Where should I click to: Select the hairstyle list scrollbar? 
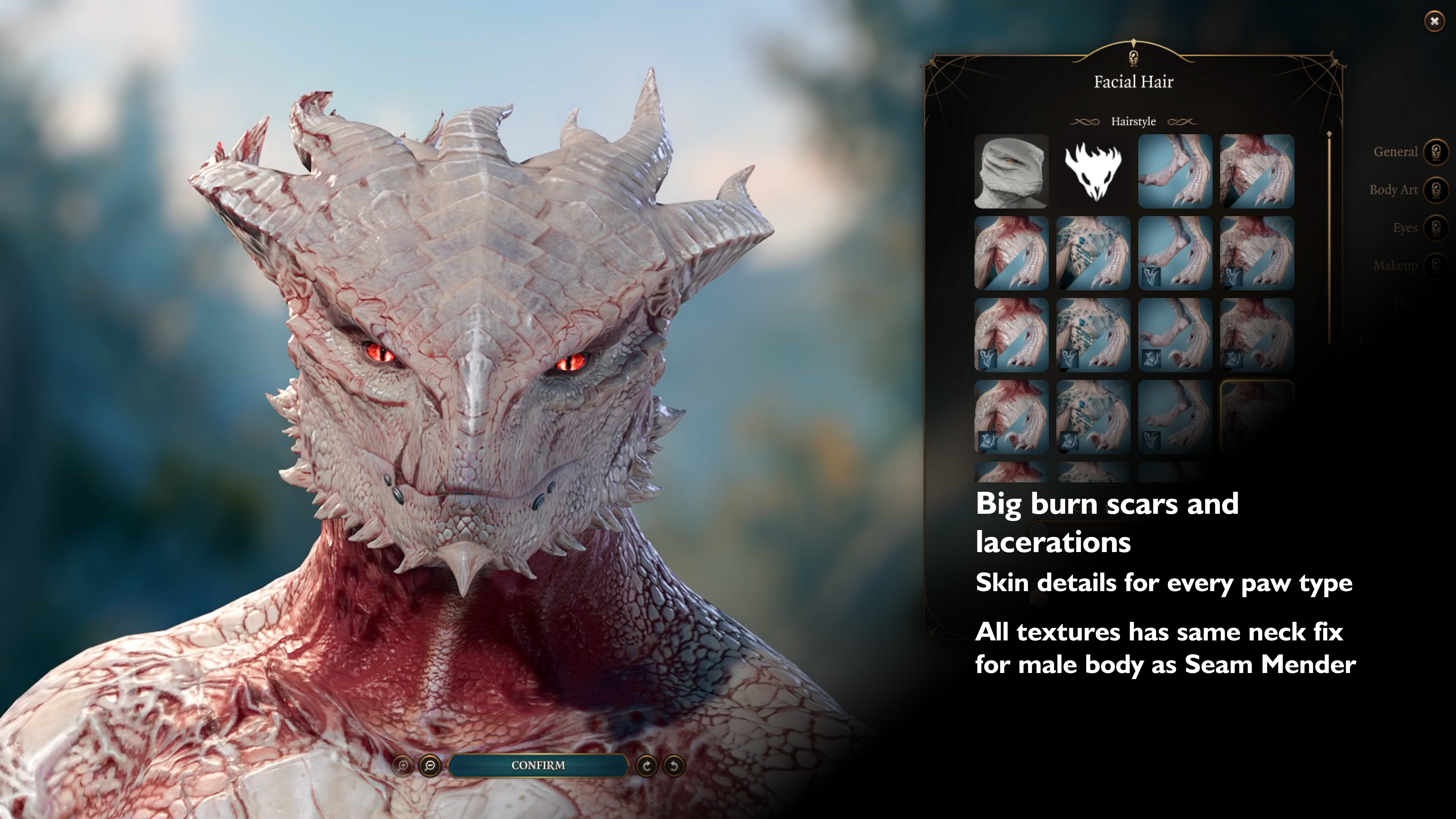1329,237
